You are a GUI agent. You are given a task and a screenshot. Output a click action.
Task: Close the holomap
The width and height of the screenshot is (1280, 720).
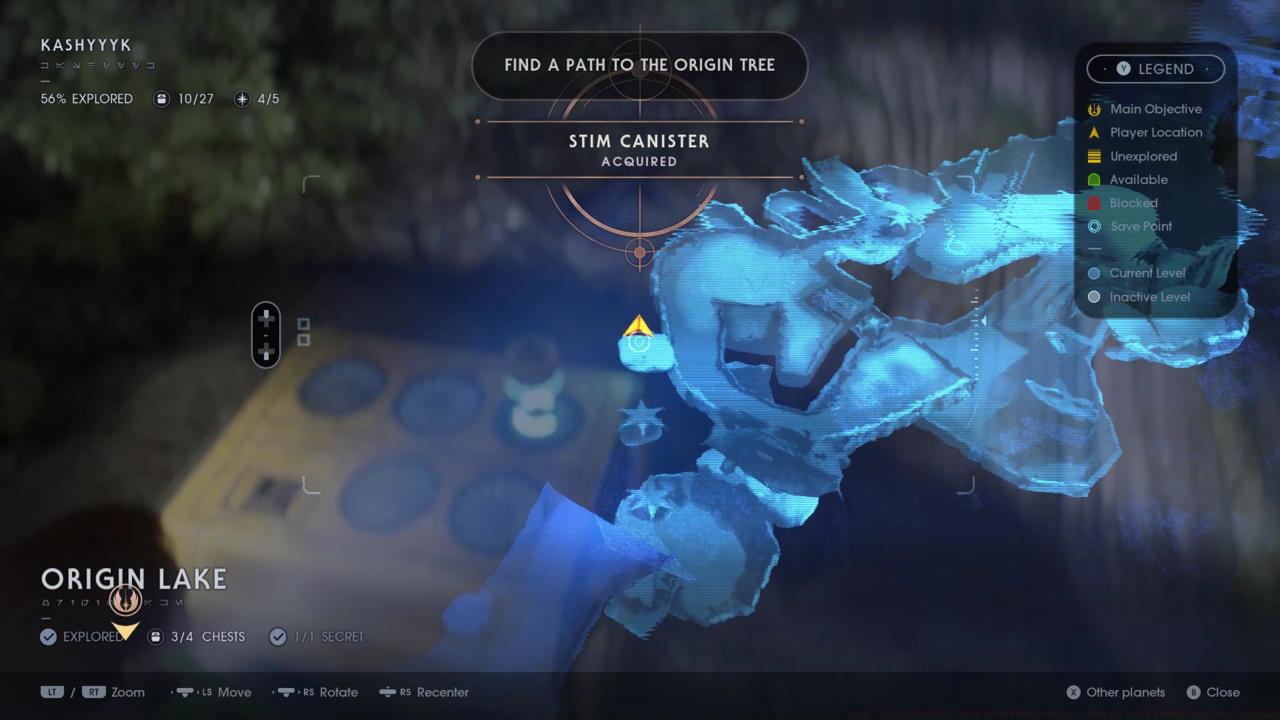(x=1213, y=692)
